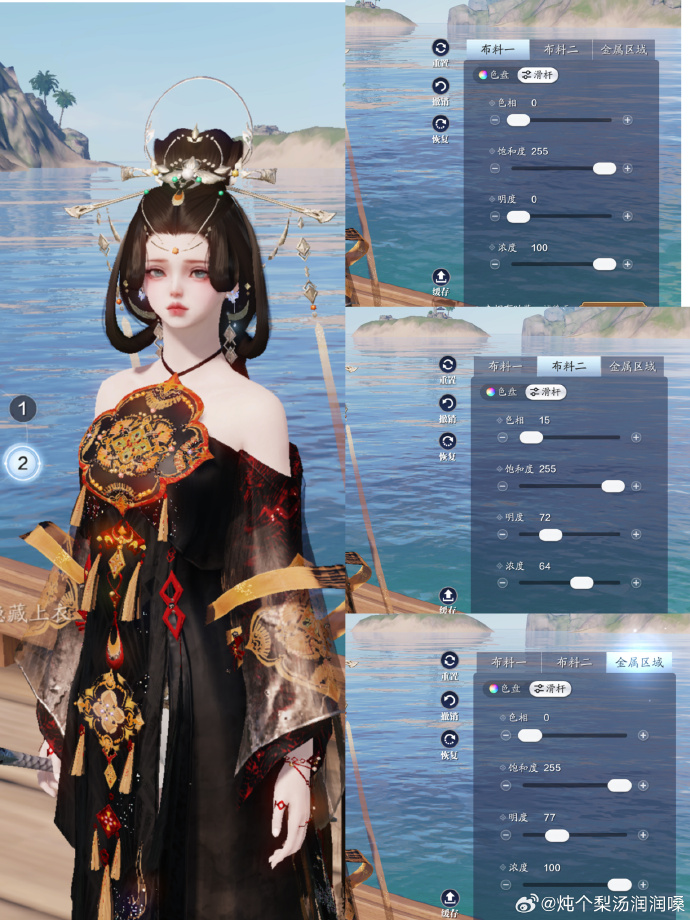The width and height of the screenshot is (690, 920).
Task: Choose the number 2 preset circle
Action: (x=24, y=463)
